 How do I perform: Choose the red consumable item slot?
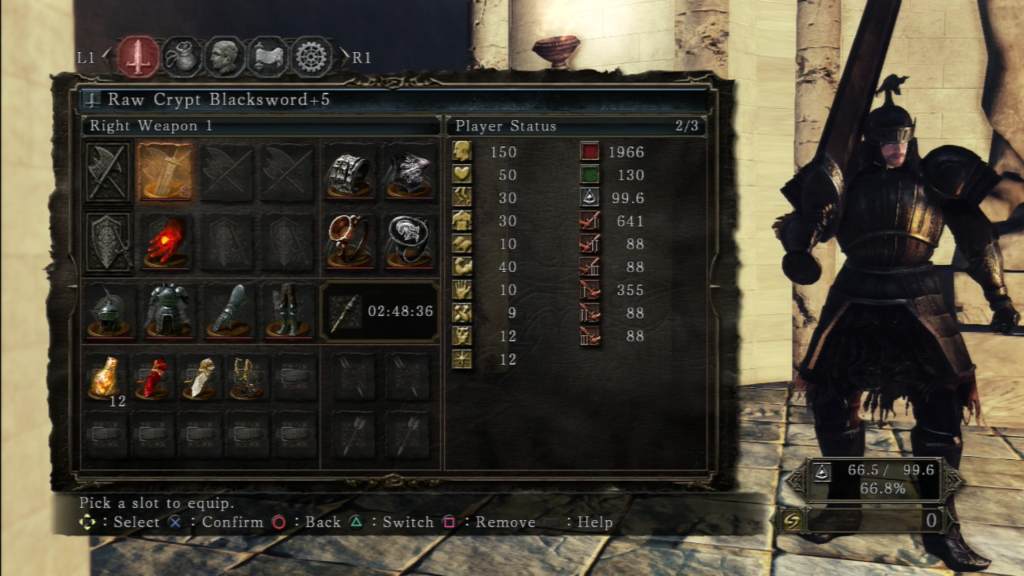click(x=153, y=378)
